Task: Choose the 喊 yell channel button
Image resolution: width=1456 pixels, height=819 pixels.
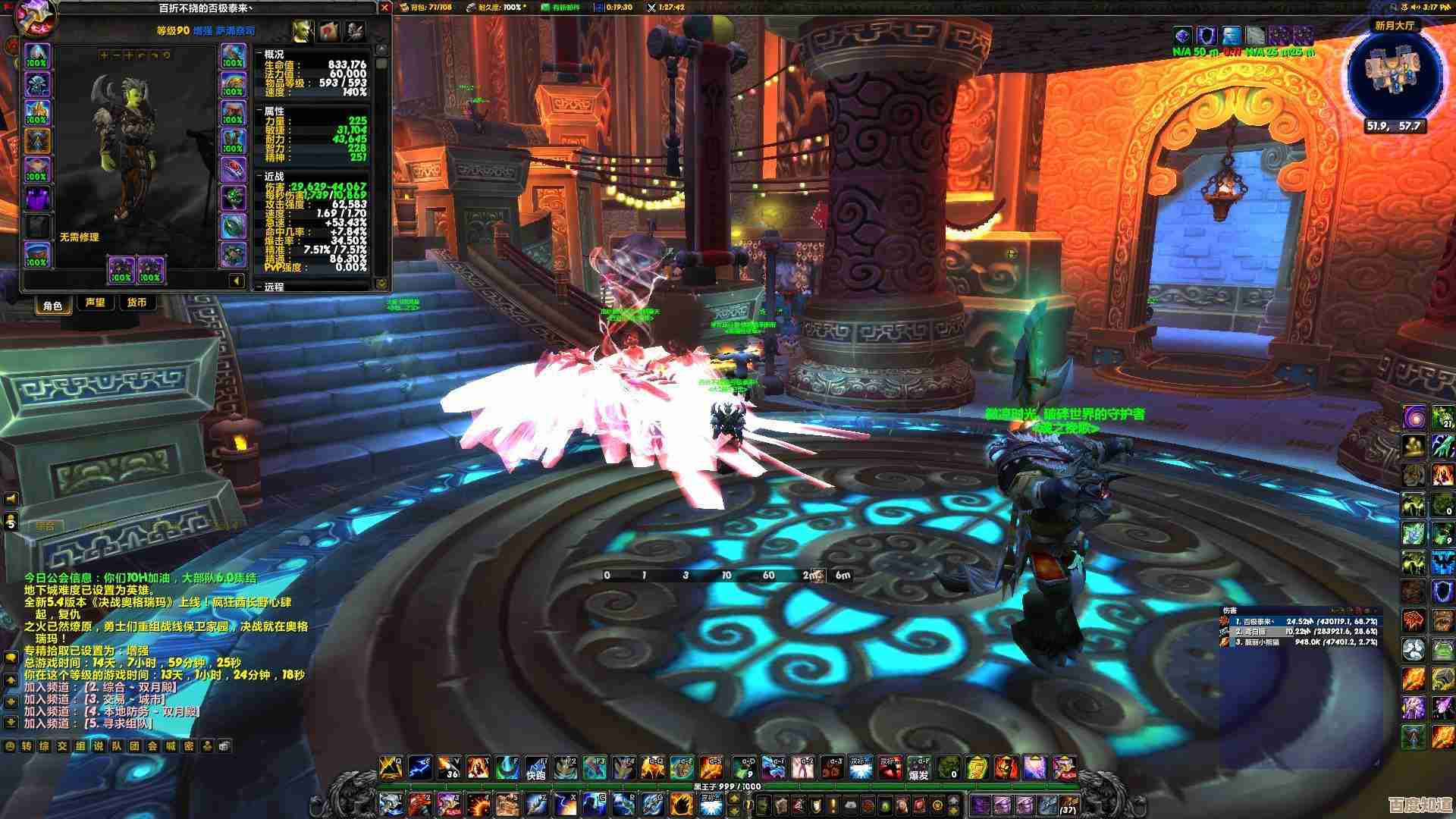Action: (x=171, y=746)
